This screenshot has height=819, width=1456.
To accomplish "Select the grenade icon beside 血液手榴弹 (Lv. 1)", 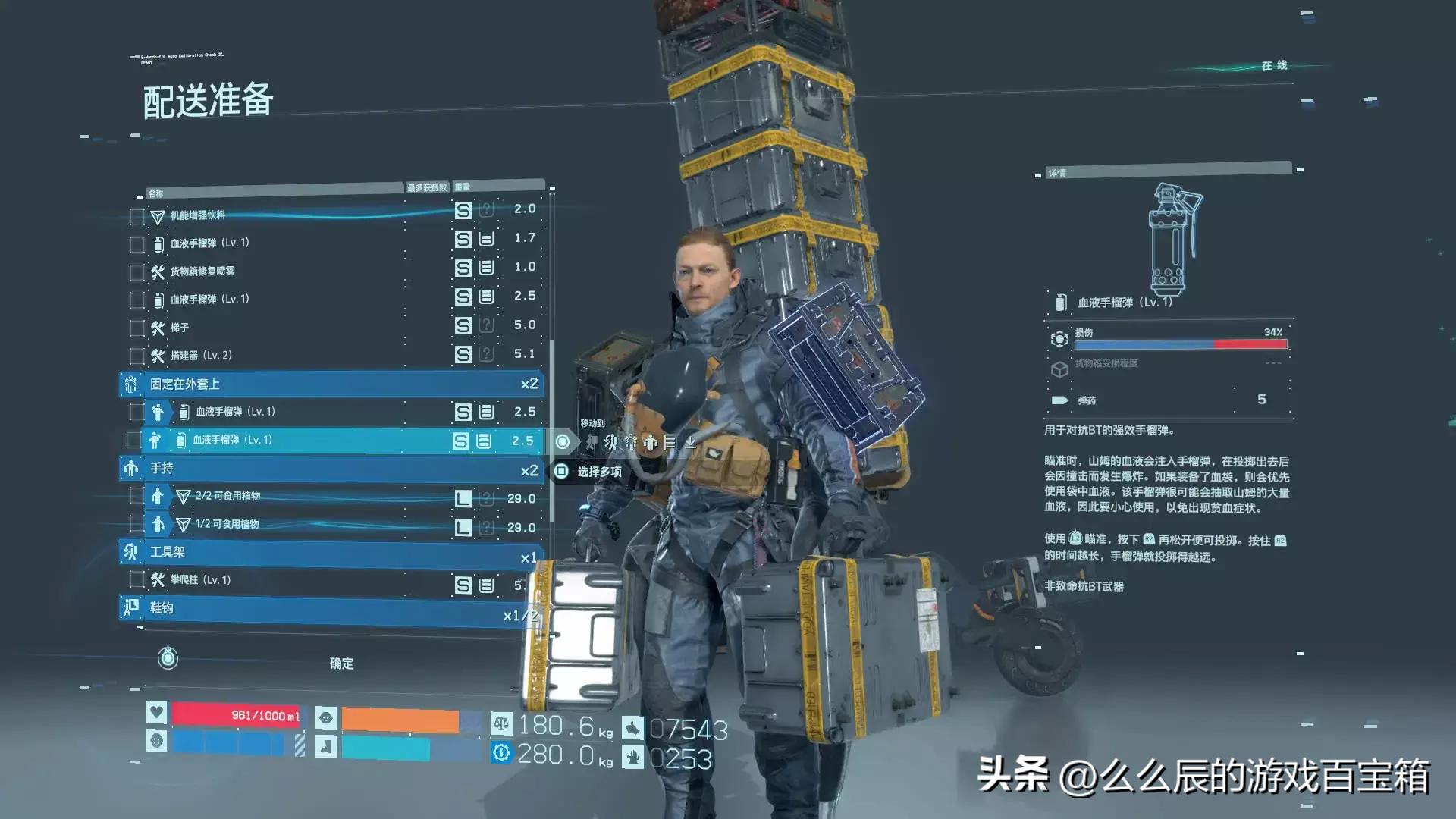I will (x=159, y=244).
